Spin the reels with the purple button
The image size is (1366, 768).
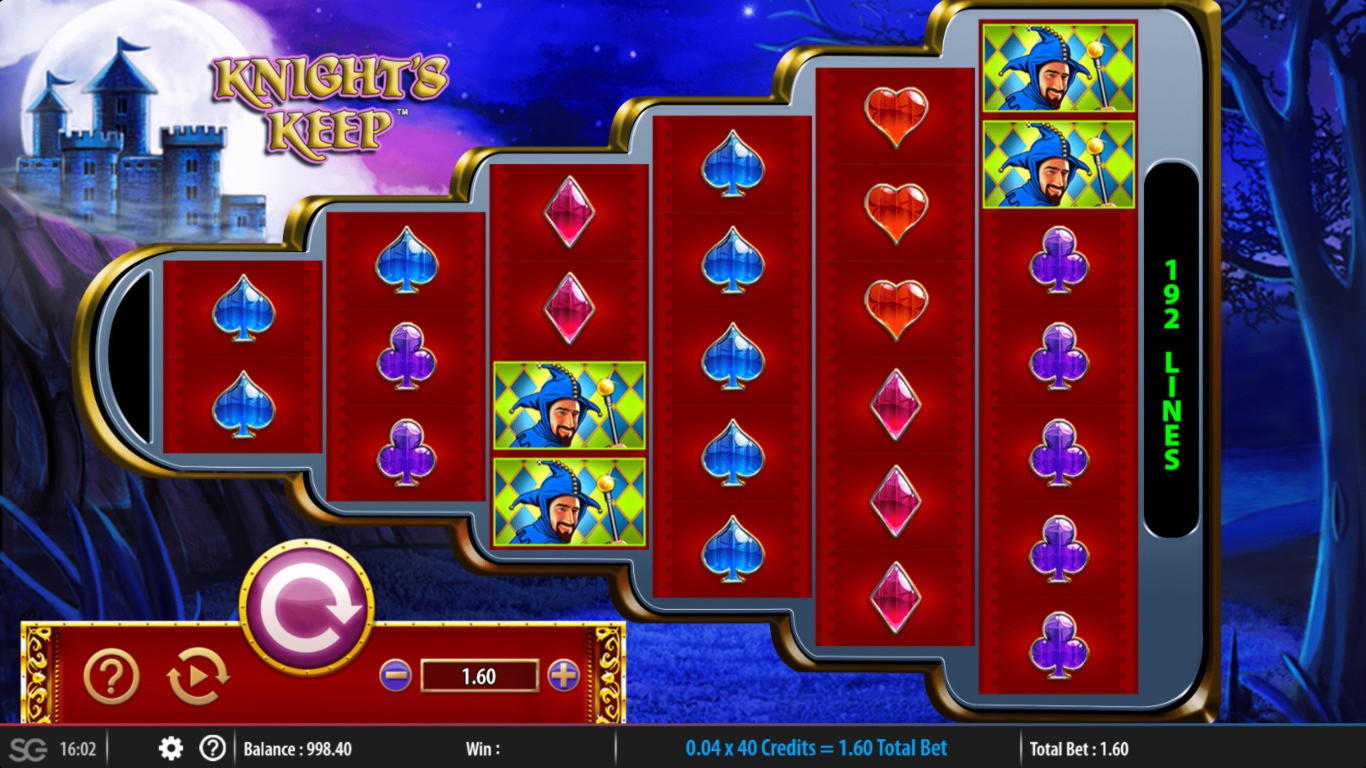(306, 608)
